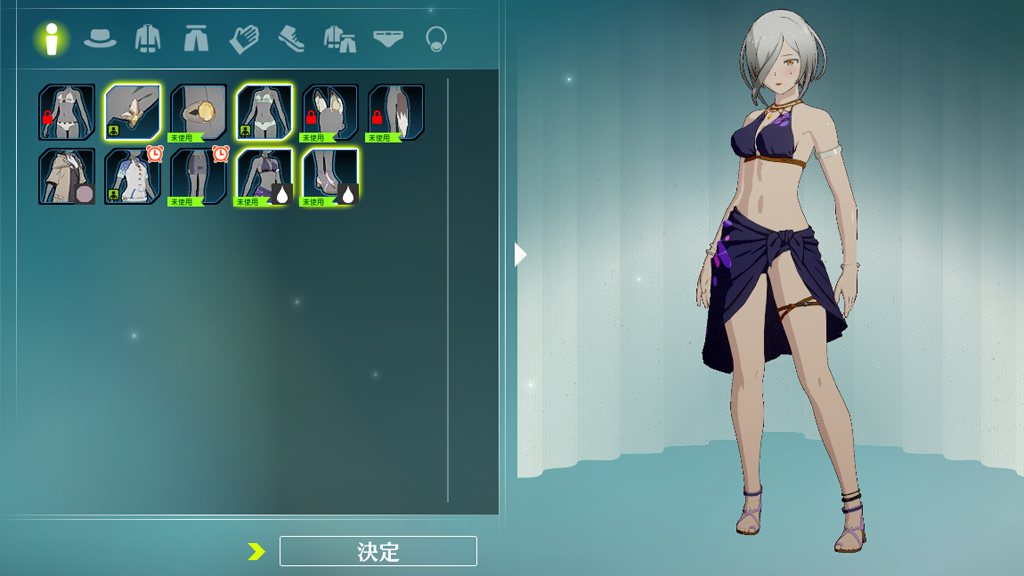The image size is (1024, 576).
Task: Open the jacket tops category tab
Action: (147, 39)
